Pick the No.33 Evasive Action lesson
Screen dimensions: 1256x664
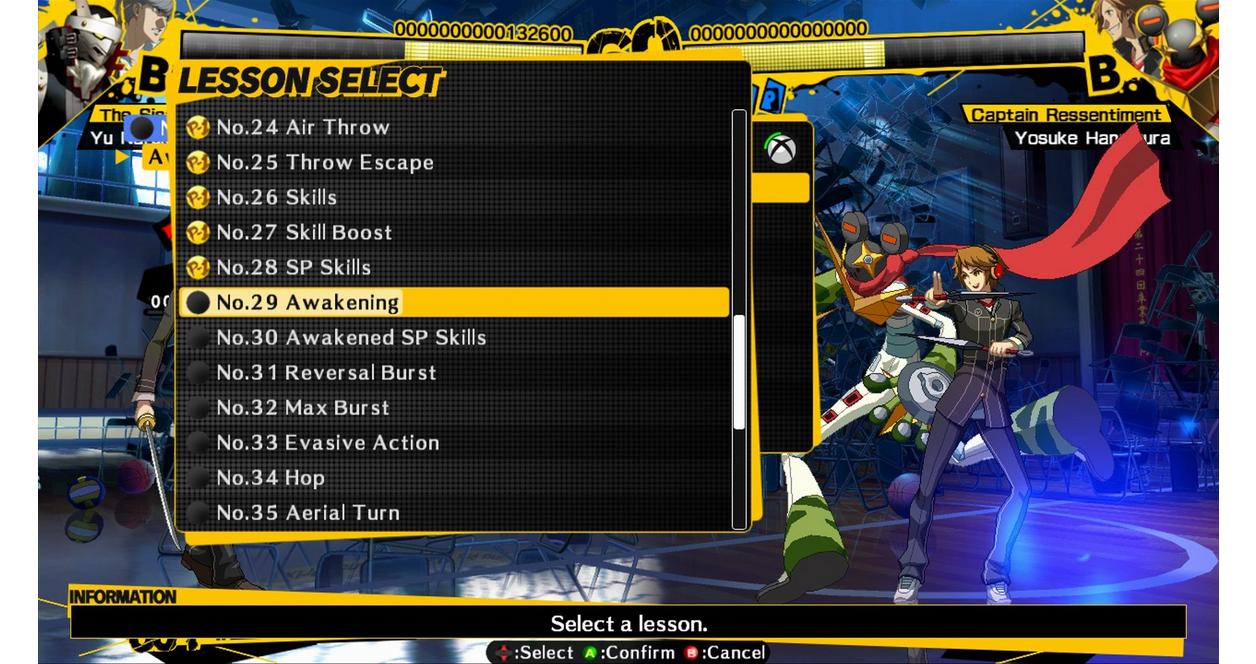click(328, 442)
